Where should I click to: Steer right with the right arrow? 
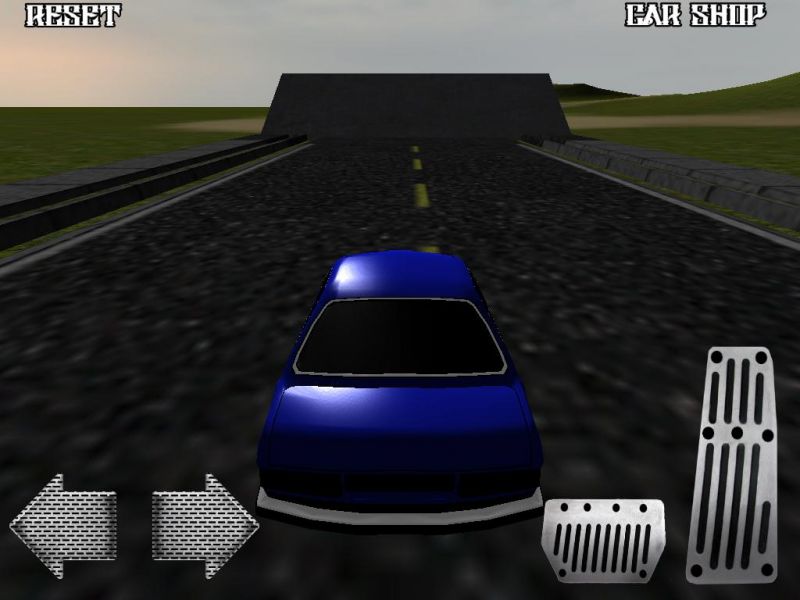tap(205, 525)
